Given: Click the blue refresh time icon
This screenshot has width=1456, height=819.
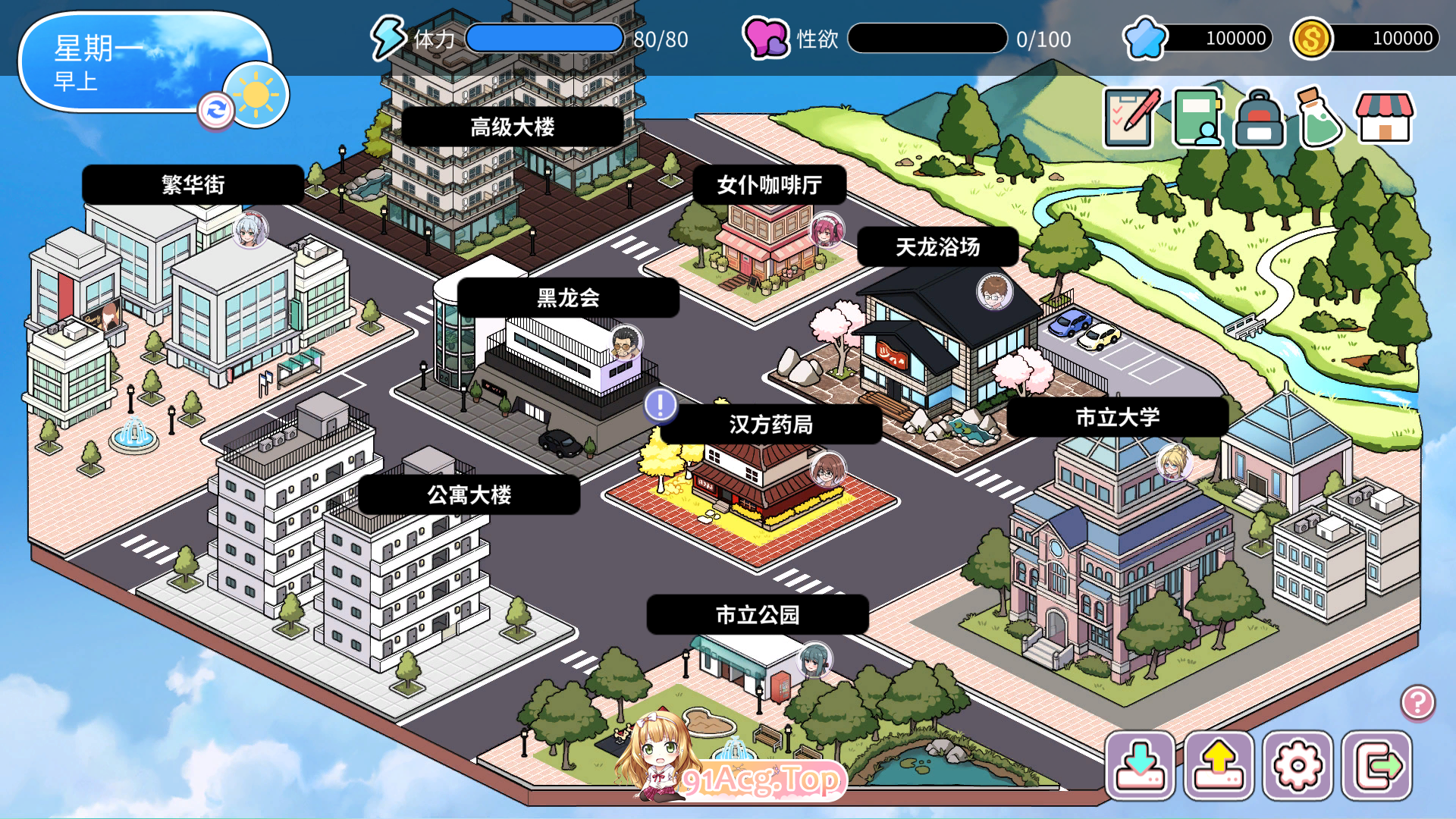Looking at the screenshot, I should 216,112.
